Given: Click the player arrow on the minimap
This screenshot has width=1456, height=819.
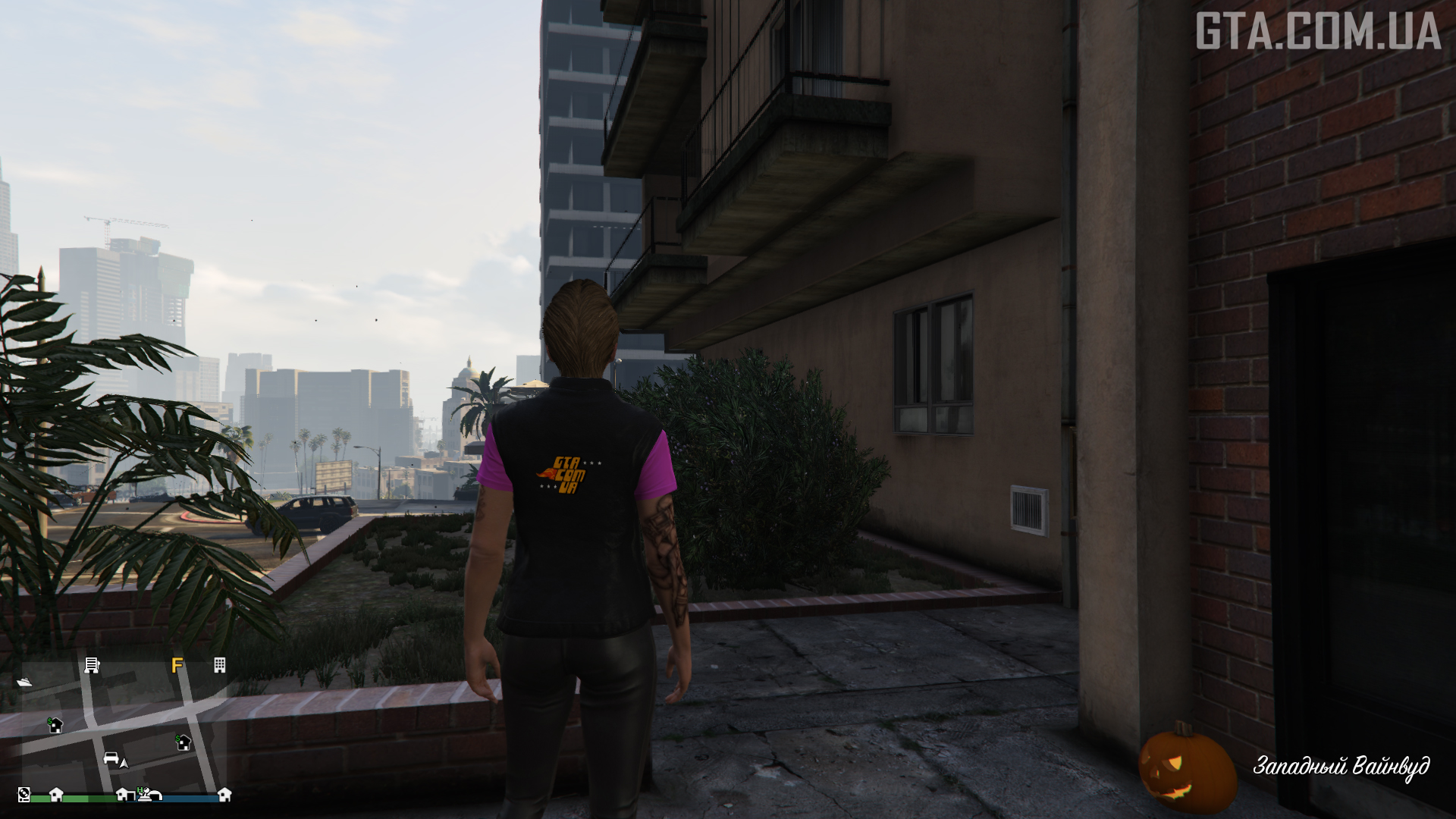Looking at the screenshot, I should coord(124,763).
